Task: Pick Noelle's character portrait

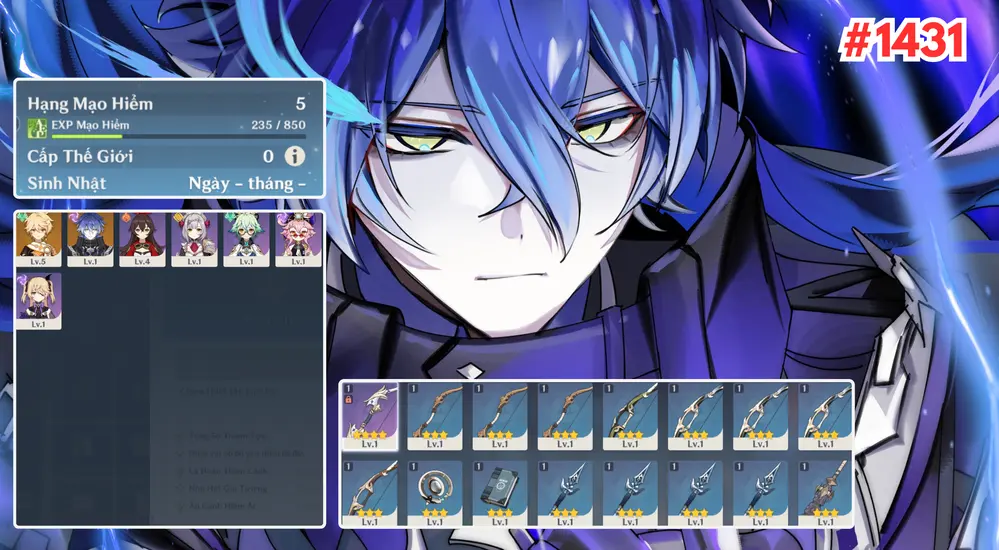Action: click(x=195, y=238)
